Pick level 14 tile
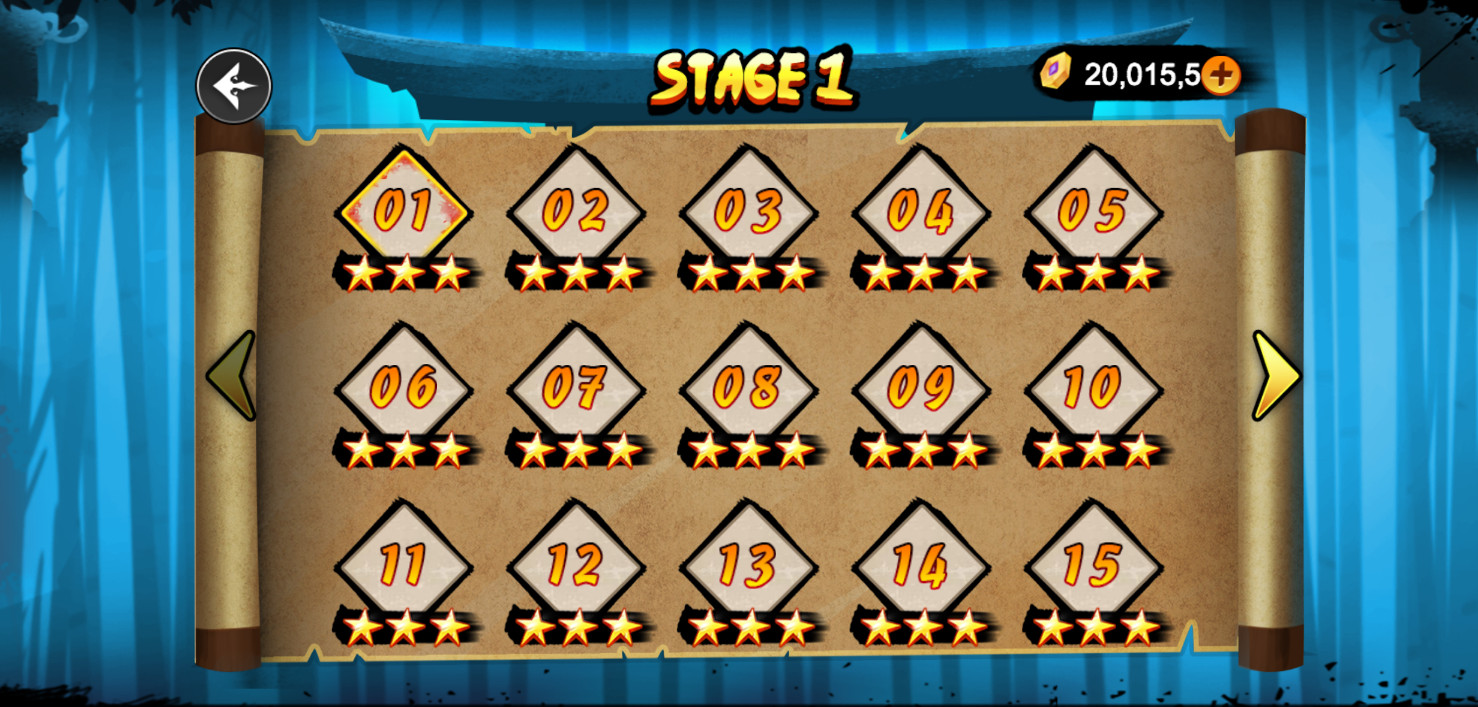Image resolution: width=1478 pixels, height=707 pixels. [x=920, y=564]
